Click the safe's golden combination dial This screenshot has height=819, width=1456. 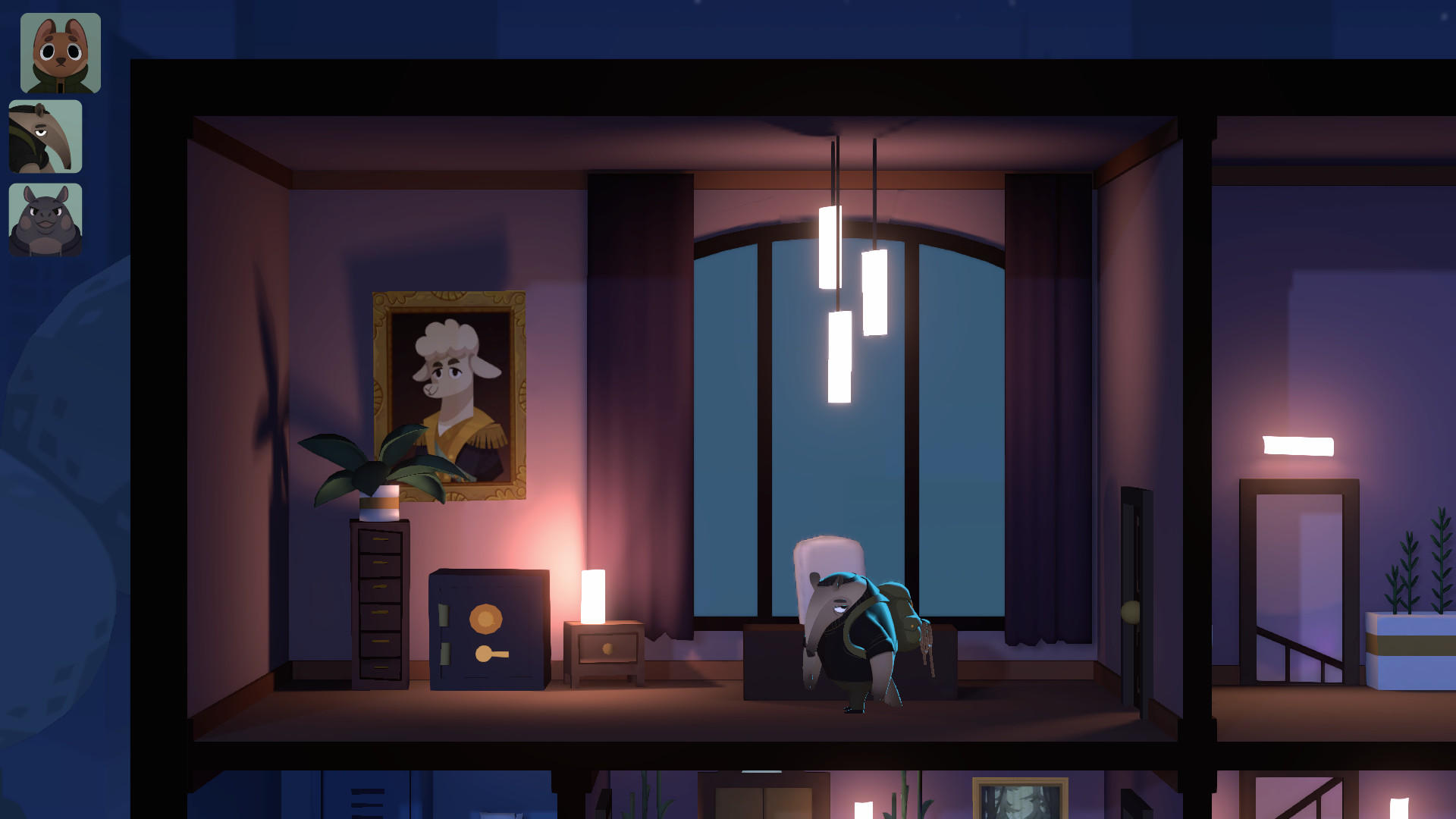pyautogui.click(x=485, y=618)
